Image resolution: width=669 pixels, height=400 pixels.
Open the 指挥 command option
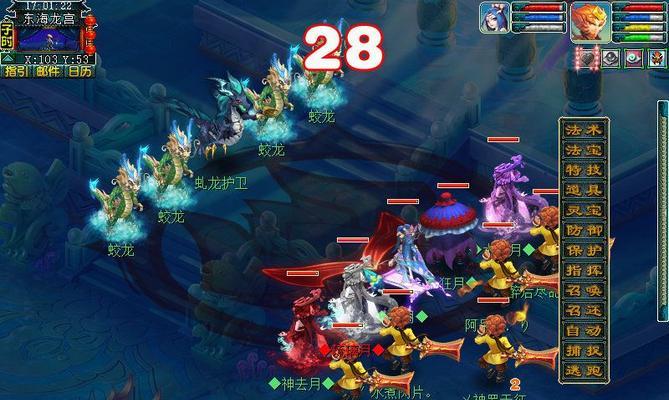585,270
